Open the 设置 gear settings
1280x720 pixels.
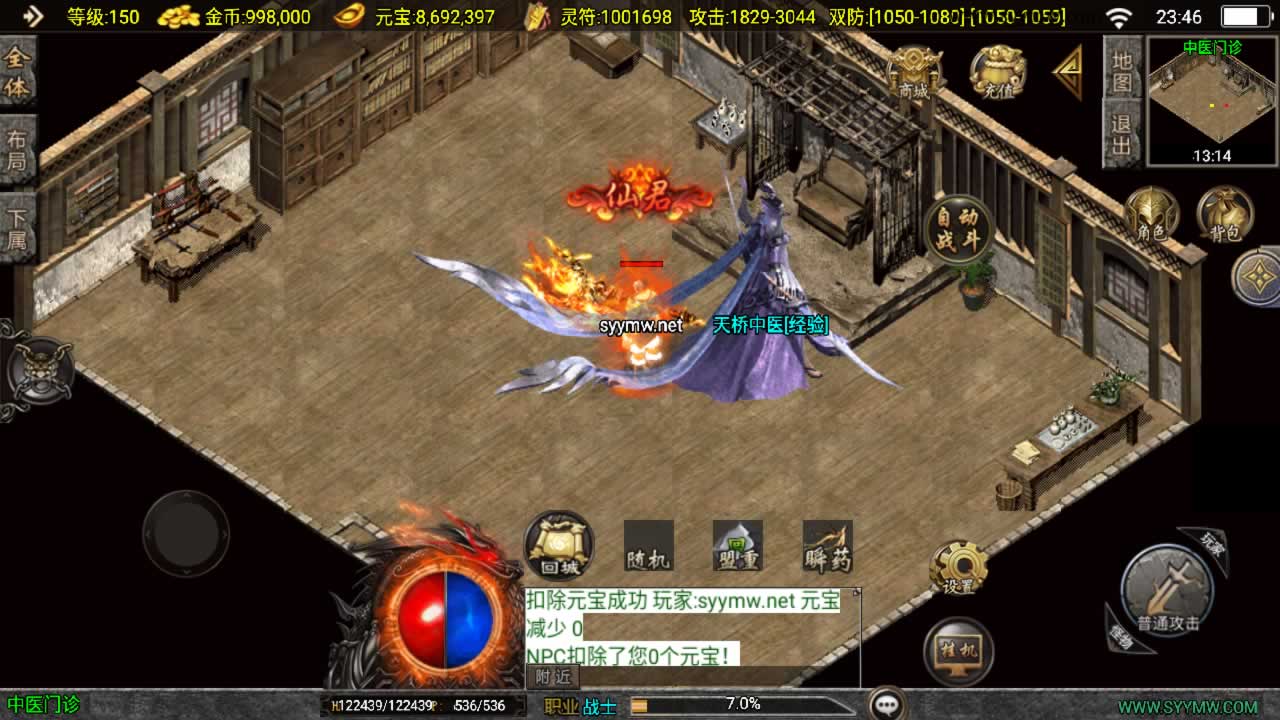(x=957, y=568)
